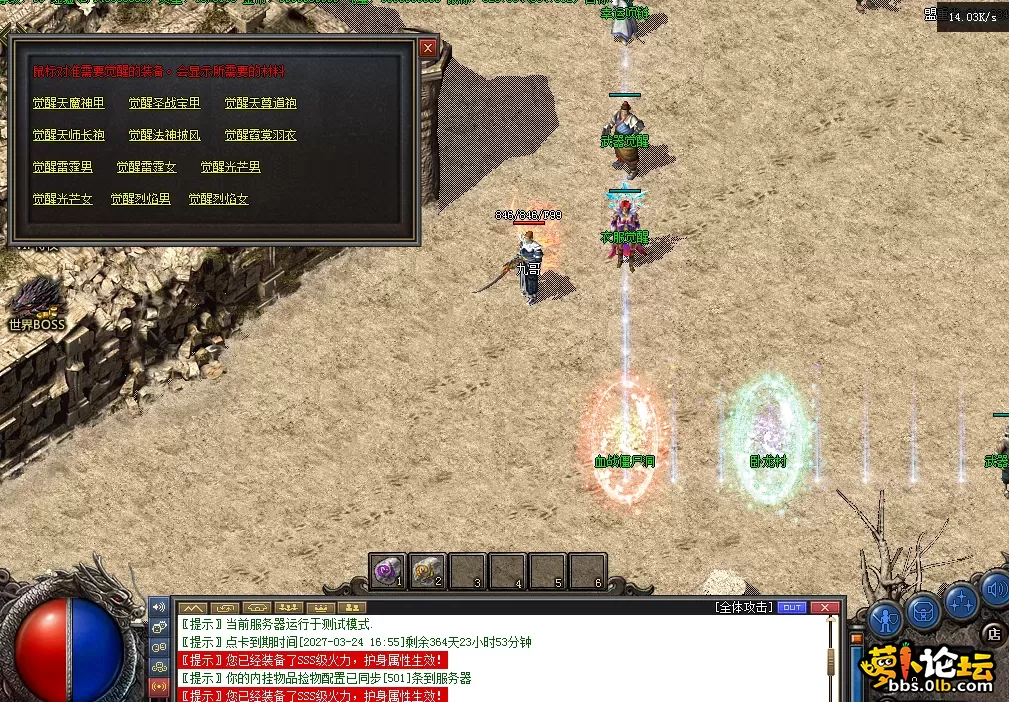The width and height of the screenshot is (1009, 702).
Task: Pick 觉醒天尊道袍 from the list
Action: click(x=260, y=103)
